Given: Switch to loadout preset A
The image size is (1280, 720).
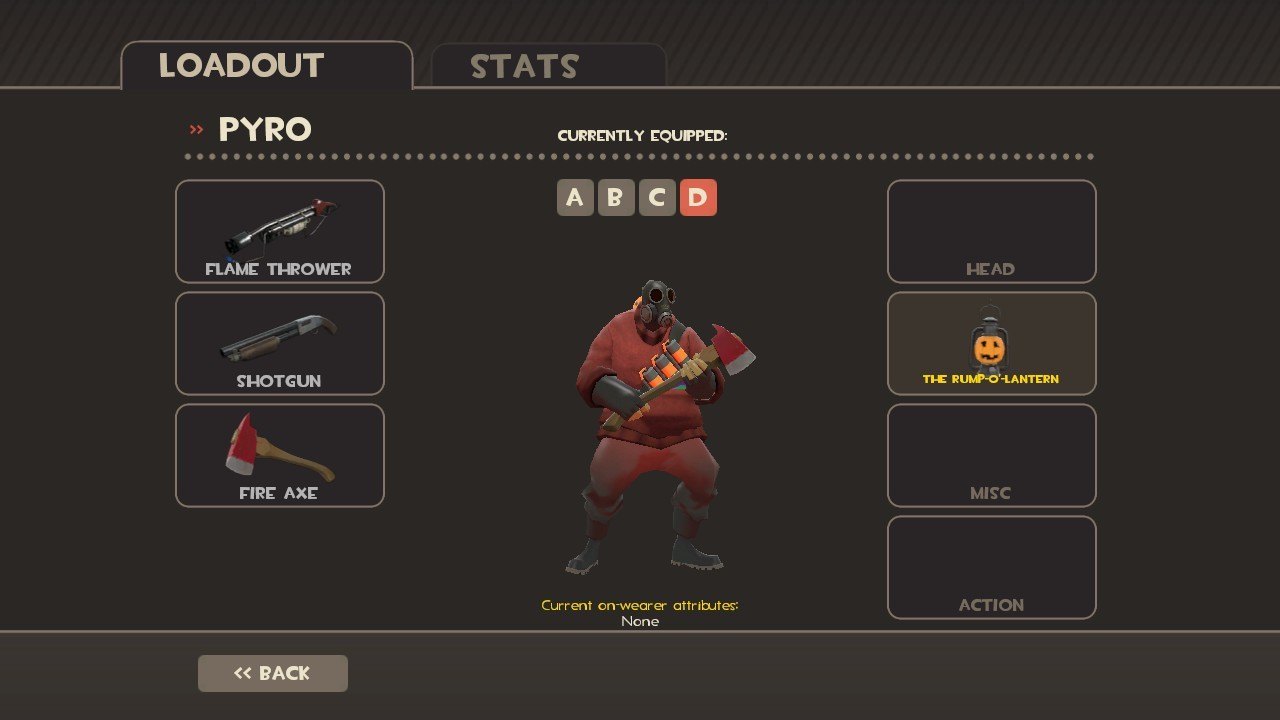Looking at the screenshot, I should coord(575,198).
